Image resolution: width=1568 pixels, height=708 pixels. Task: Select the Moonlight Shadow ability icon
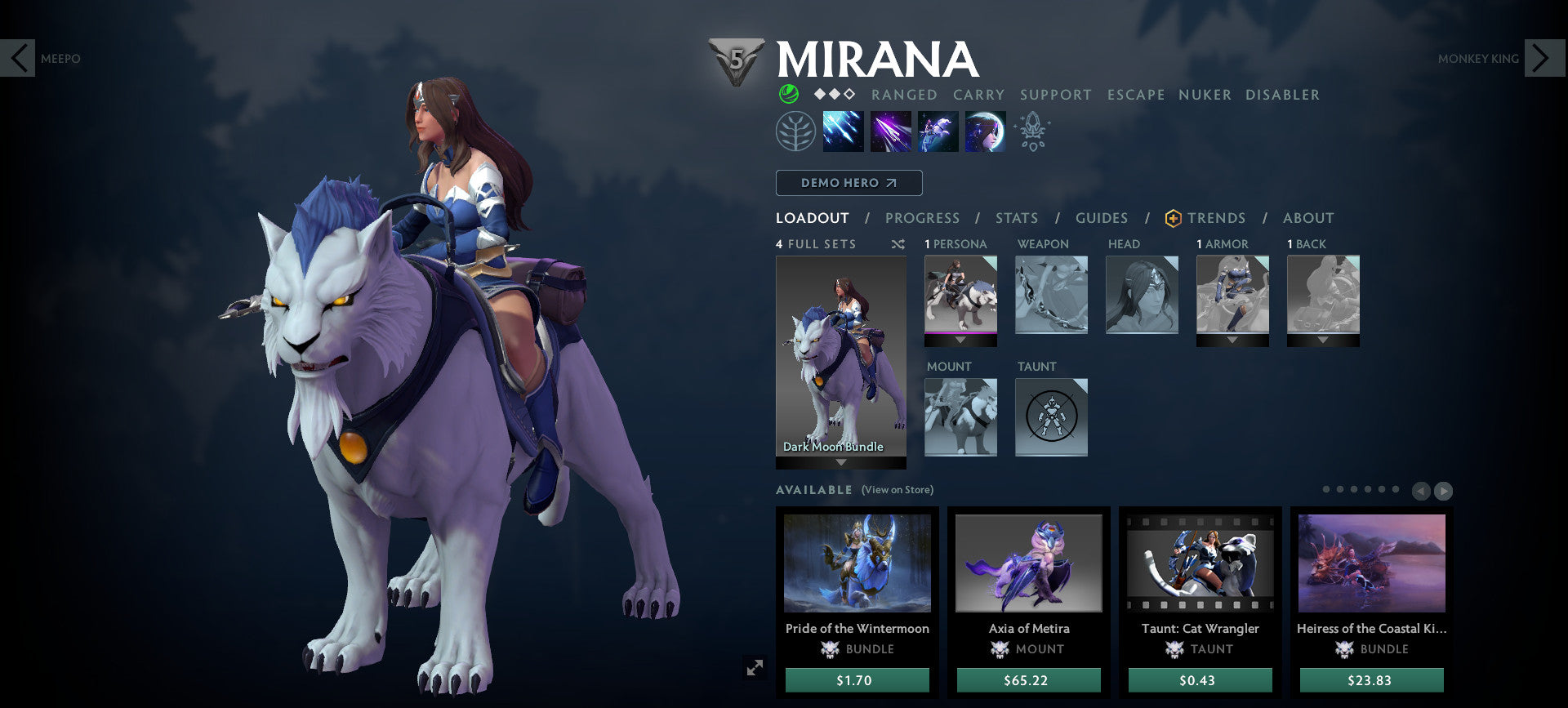(x=984, y=131)
